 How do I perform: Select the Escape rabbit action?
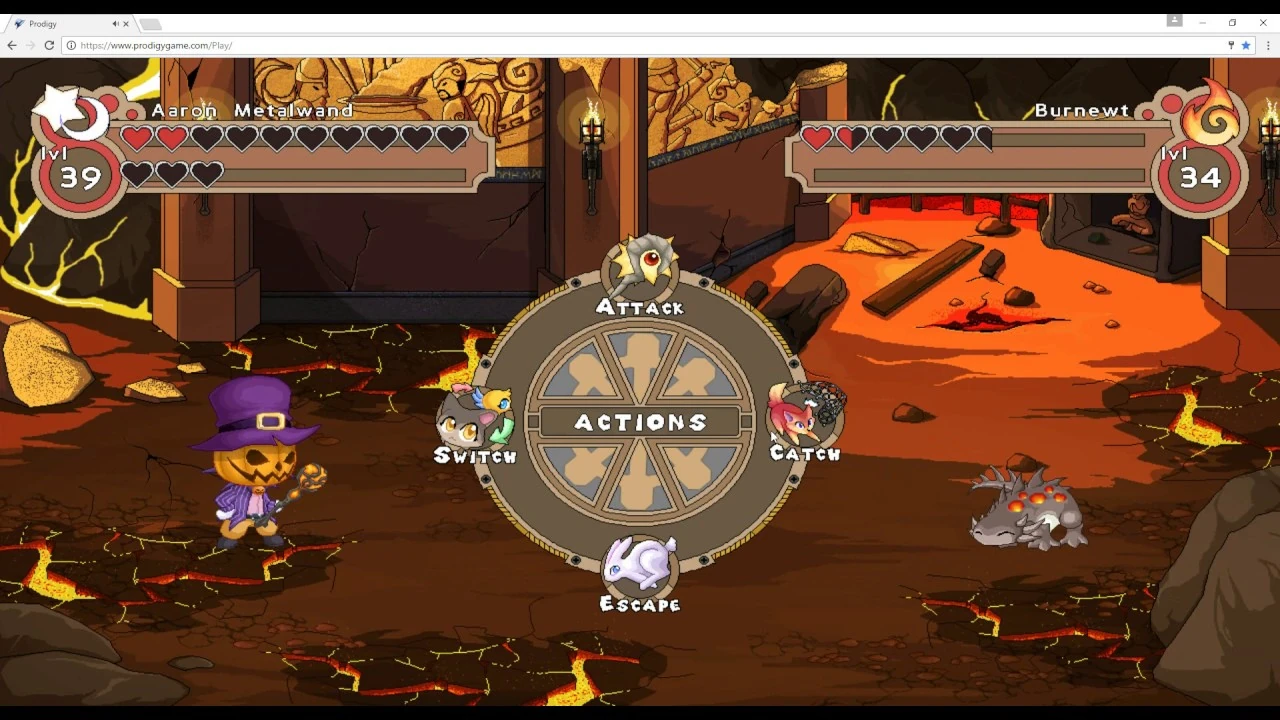640,567
